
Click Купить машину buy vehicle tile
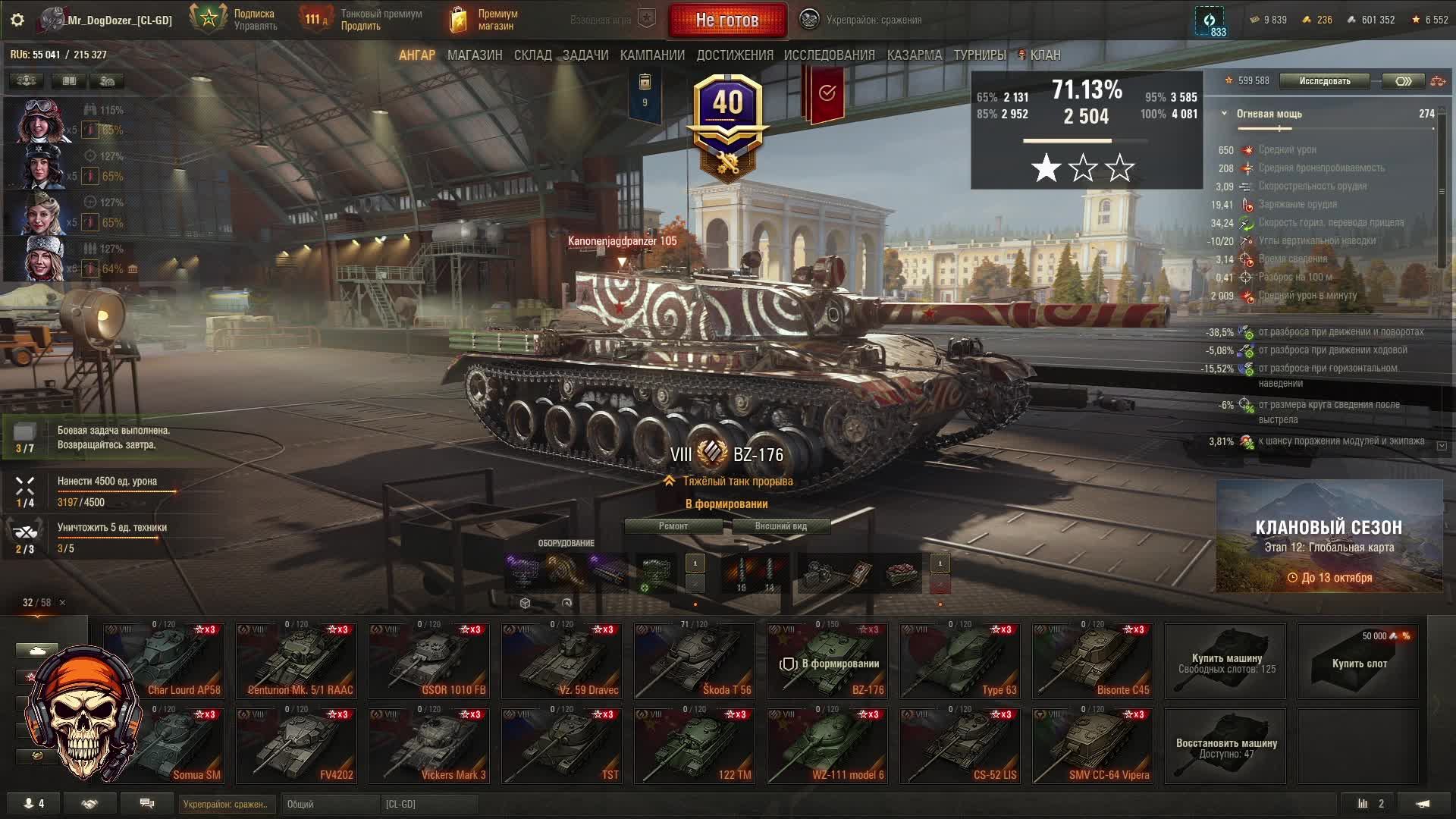pos(1225,661)
